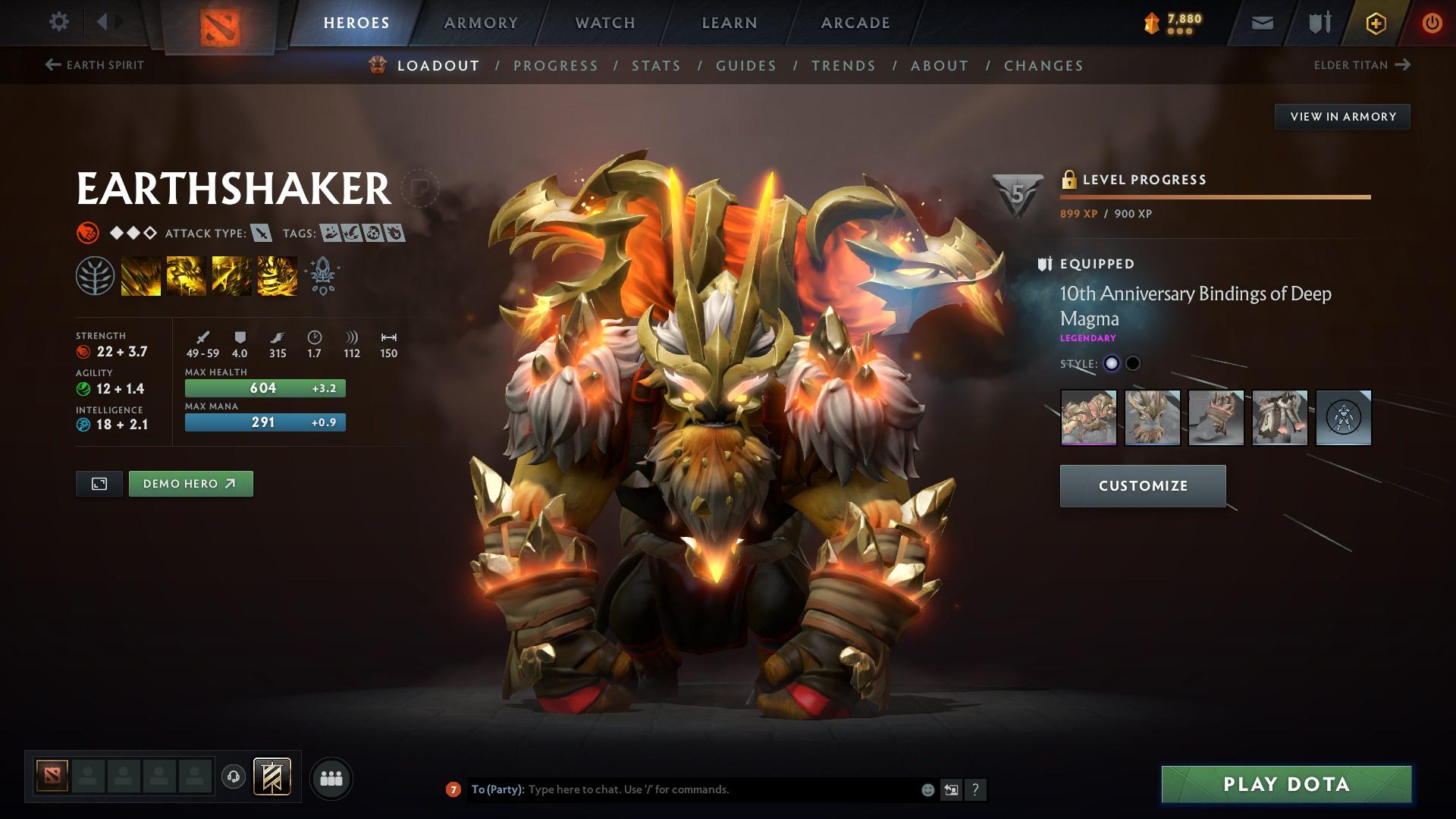Open the mail inbox icon
This screenshot has width=1456, height=819.
point(1263,23)
